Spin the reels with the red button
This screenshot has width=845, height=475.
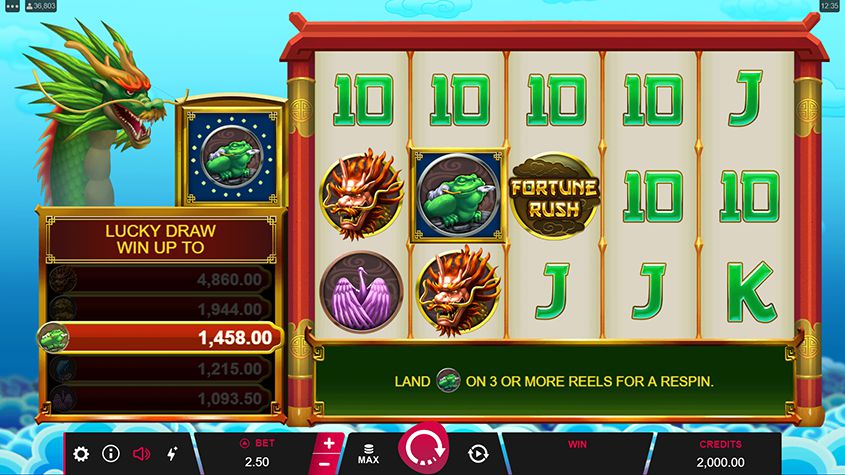pyautogui.click(x=424, y=452)
